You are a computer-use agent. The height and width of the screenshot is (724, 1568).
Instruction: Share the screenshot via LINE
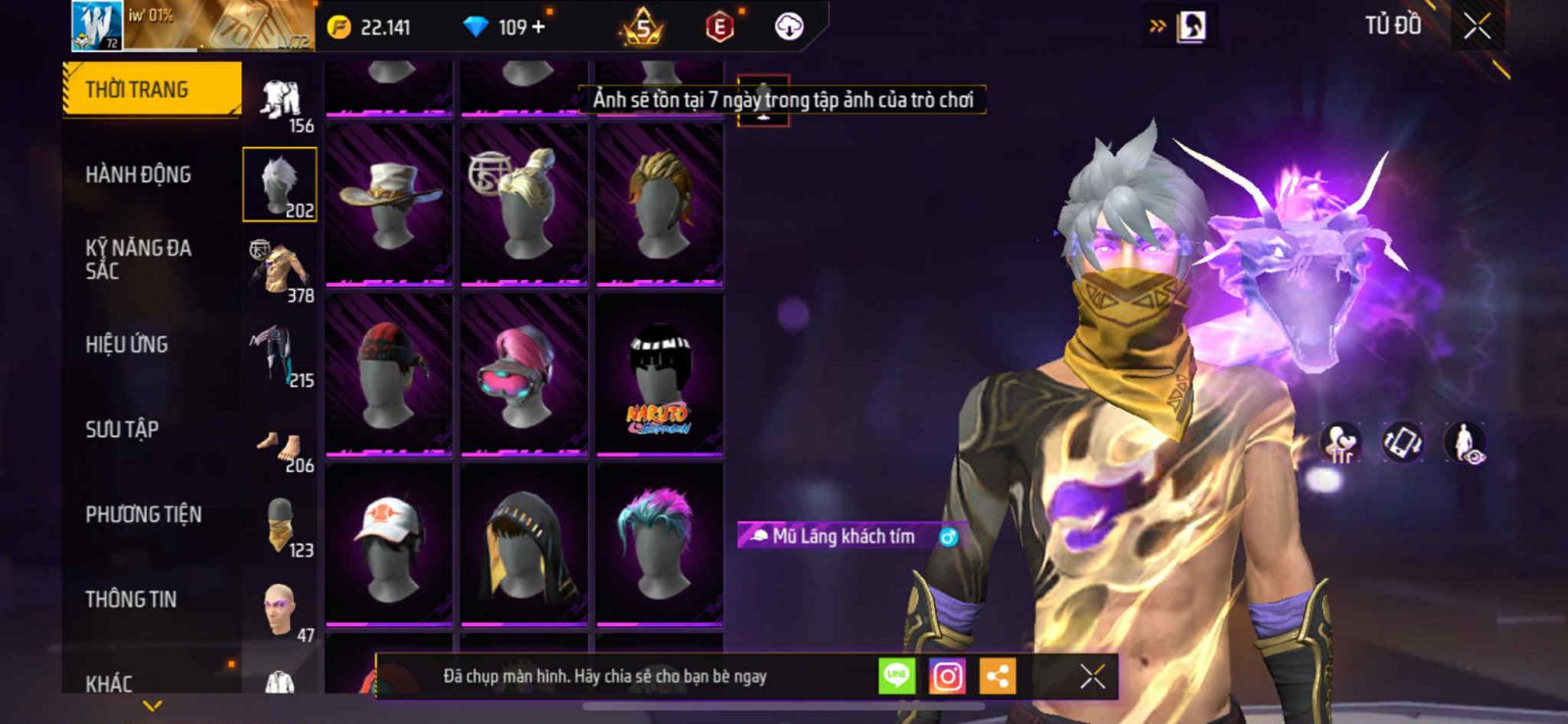pos(896,676)
